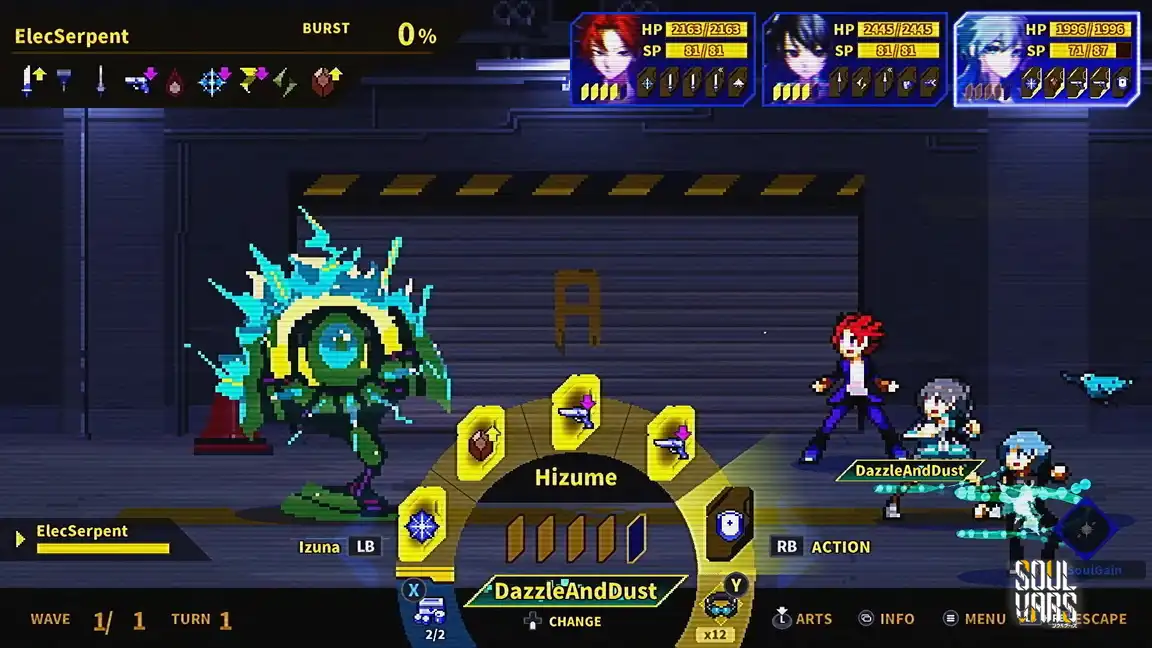
Task: Target ElecSerpent in the enemy list
Action: [95, 538]
